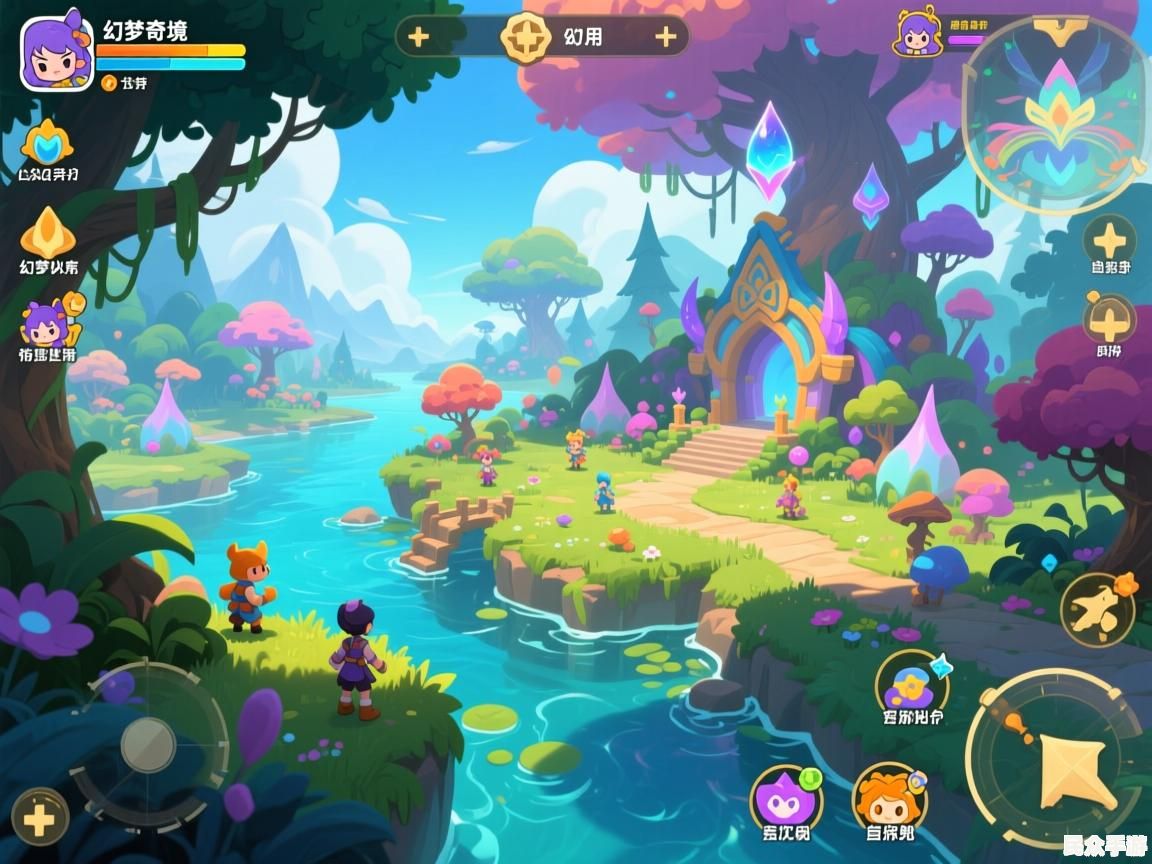This screenshot has width=1152, height=864.
Task: Select the crowned party member portrait
Action: point(916,33)
